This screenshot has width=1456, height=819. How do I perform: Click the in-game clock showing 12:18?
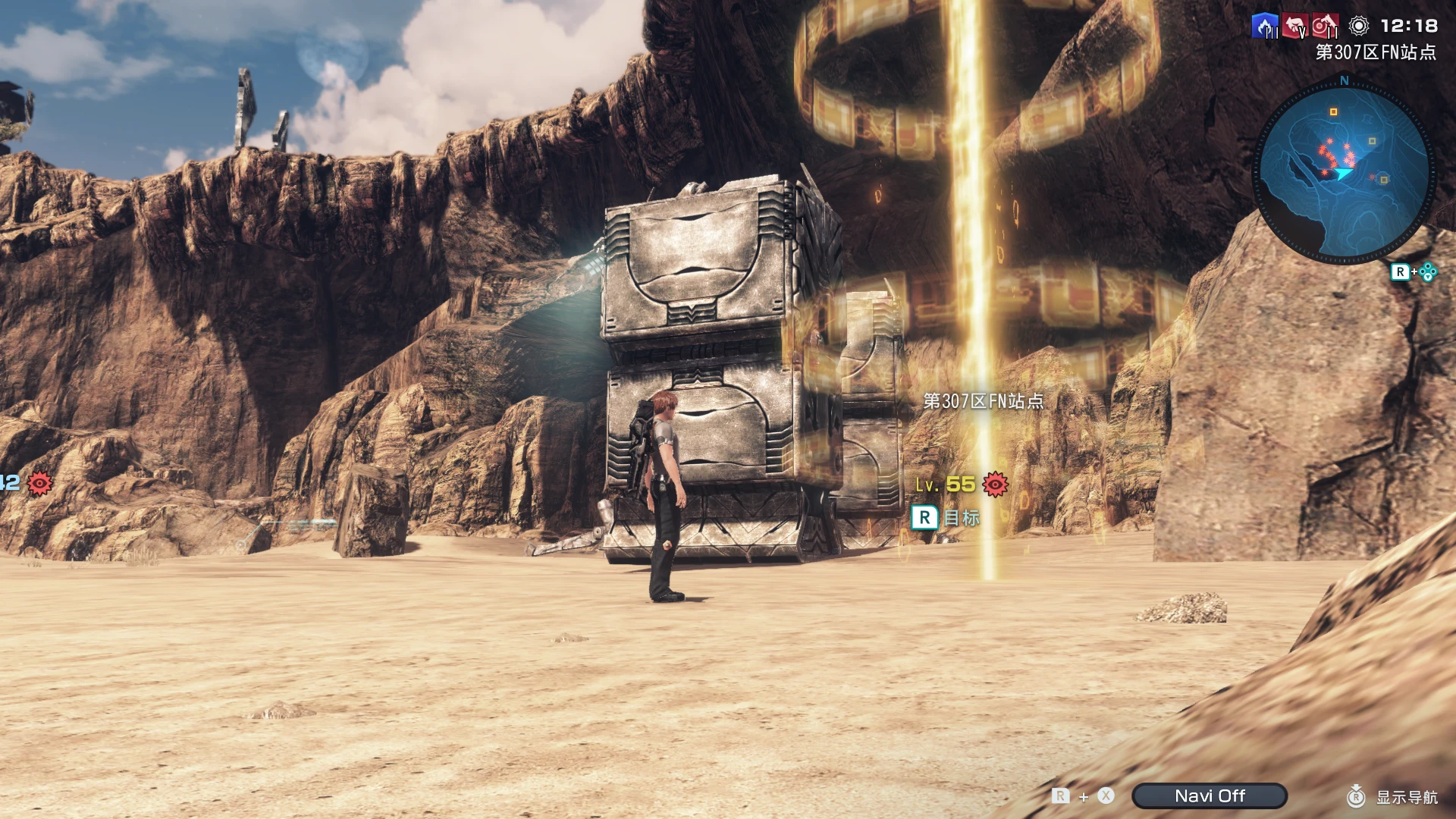(x=1410, y=26)
